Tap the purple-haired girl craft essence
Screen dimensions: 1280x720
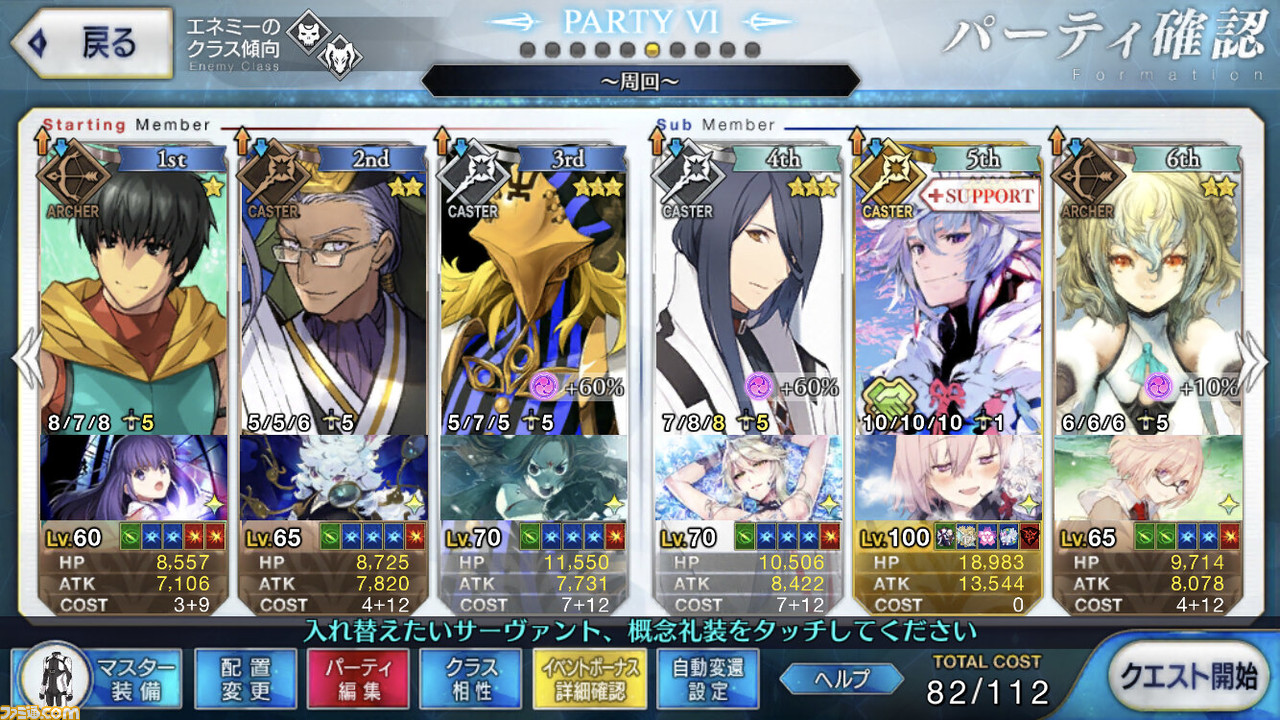coord(134,477)
